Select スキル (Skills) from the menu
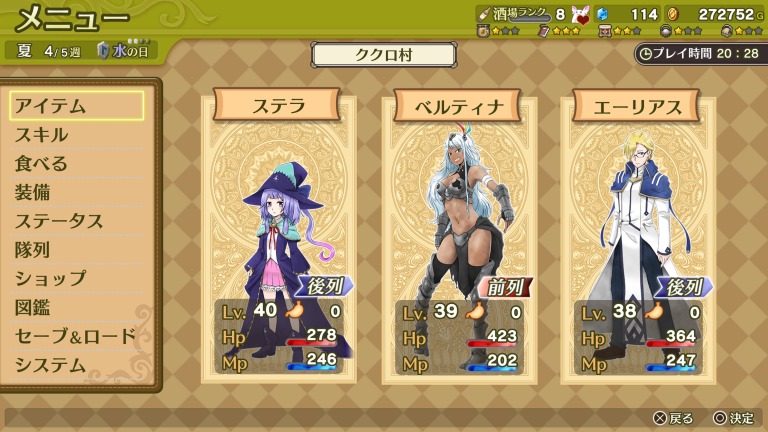Screen dimensions: 768x432 (x=76, y=135)
